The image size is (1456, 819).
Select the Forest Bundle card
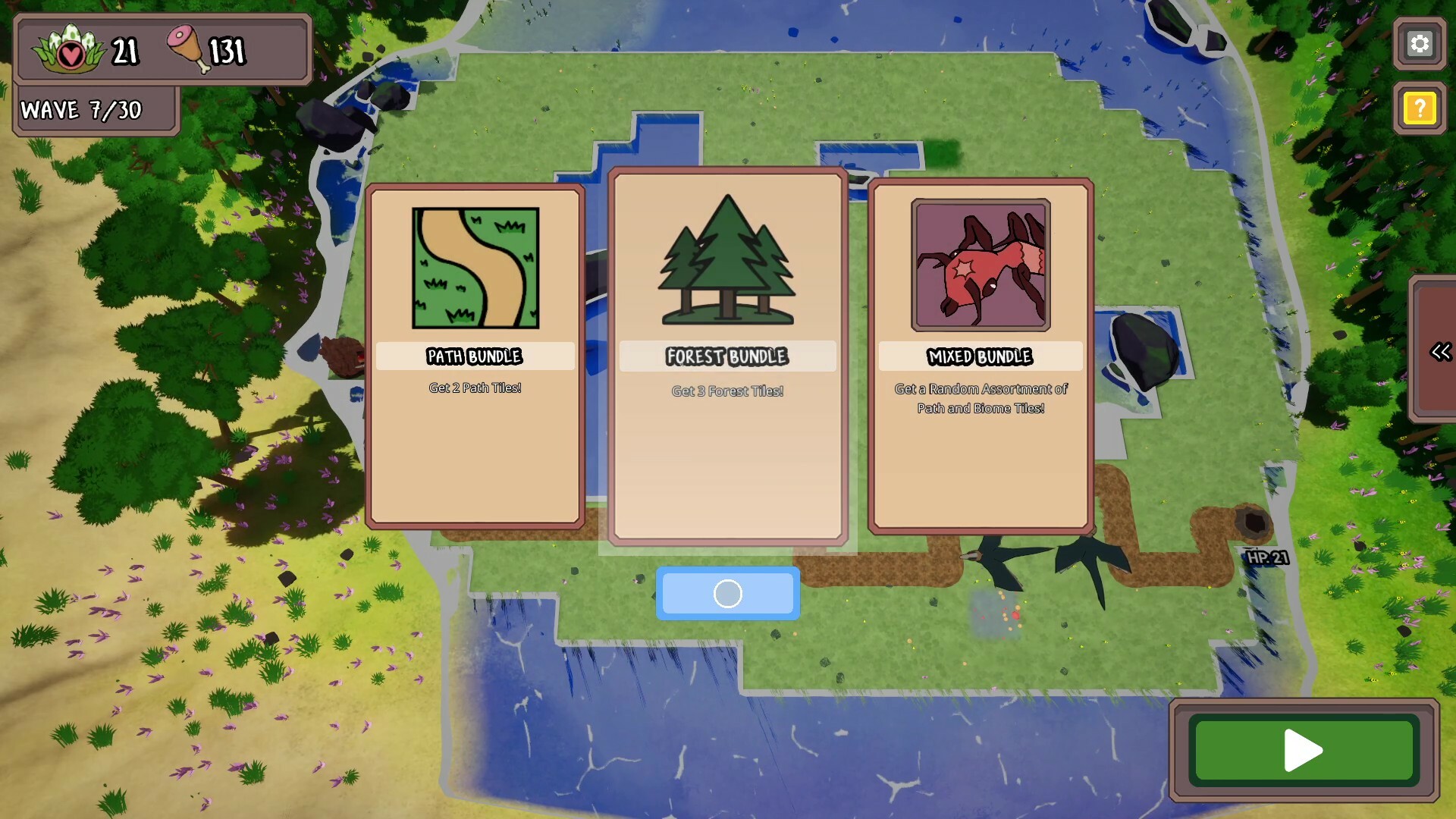(726, 356)
